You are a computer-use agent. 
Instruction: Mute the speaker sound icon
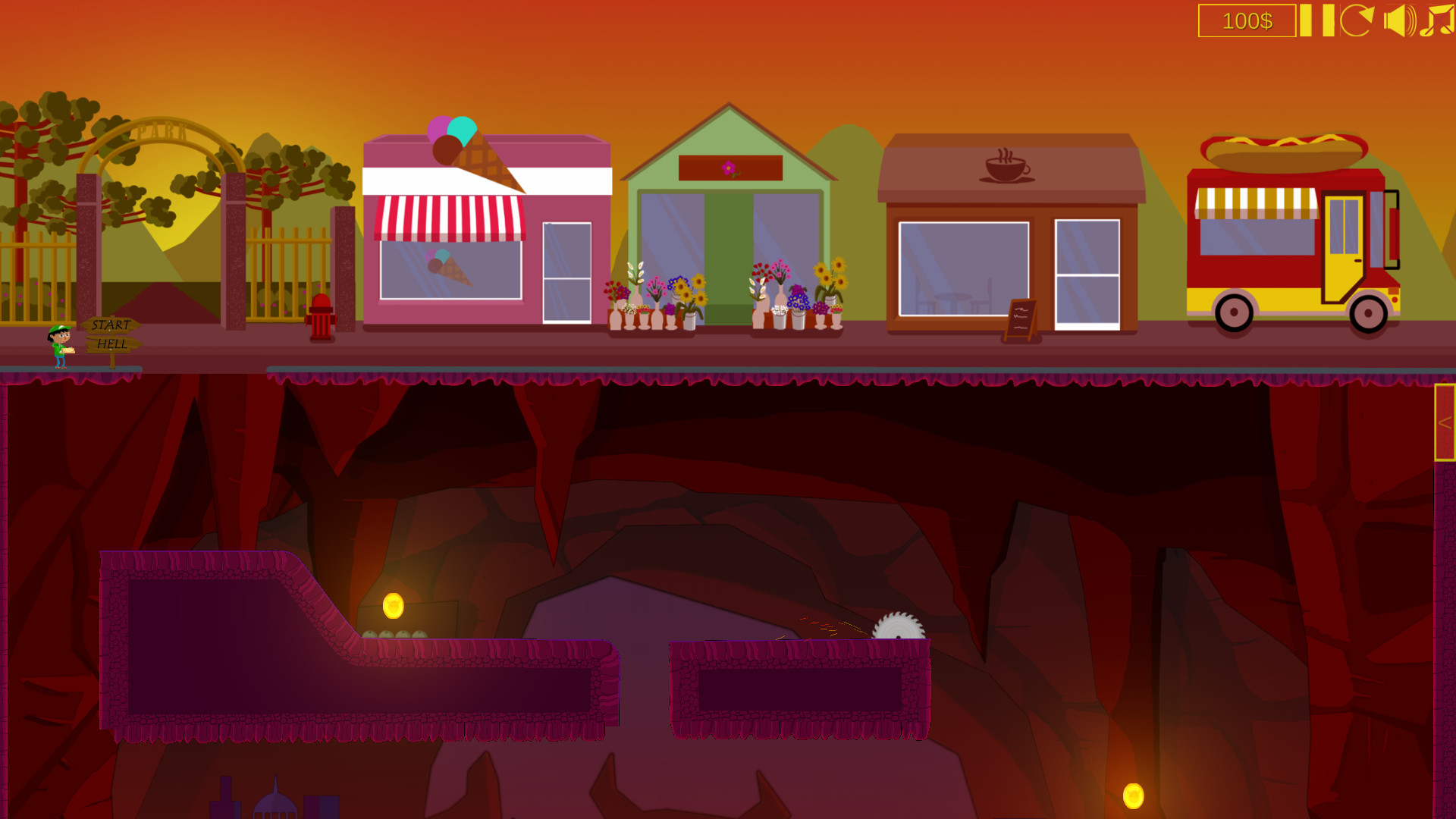pos(1399,20)
